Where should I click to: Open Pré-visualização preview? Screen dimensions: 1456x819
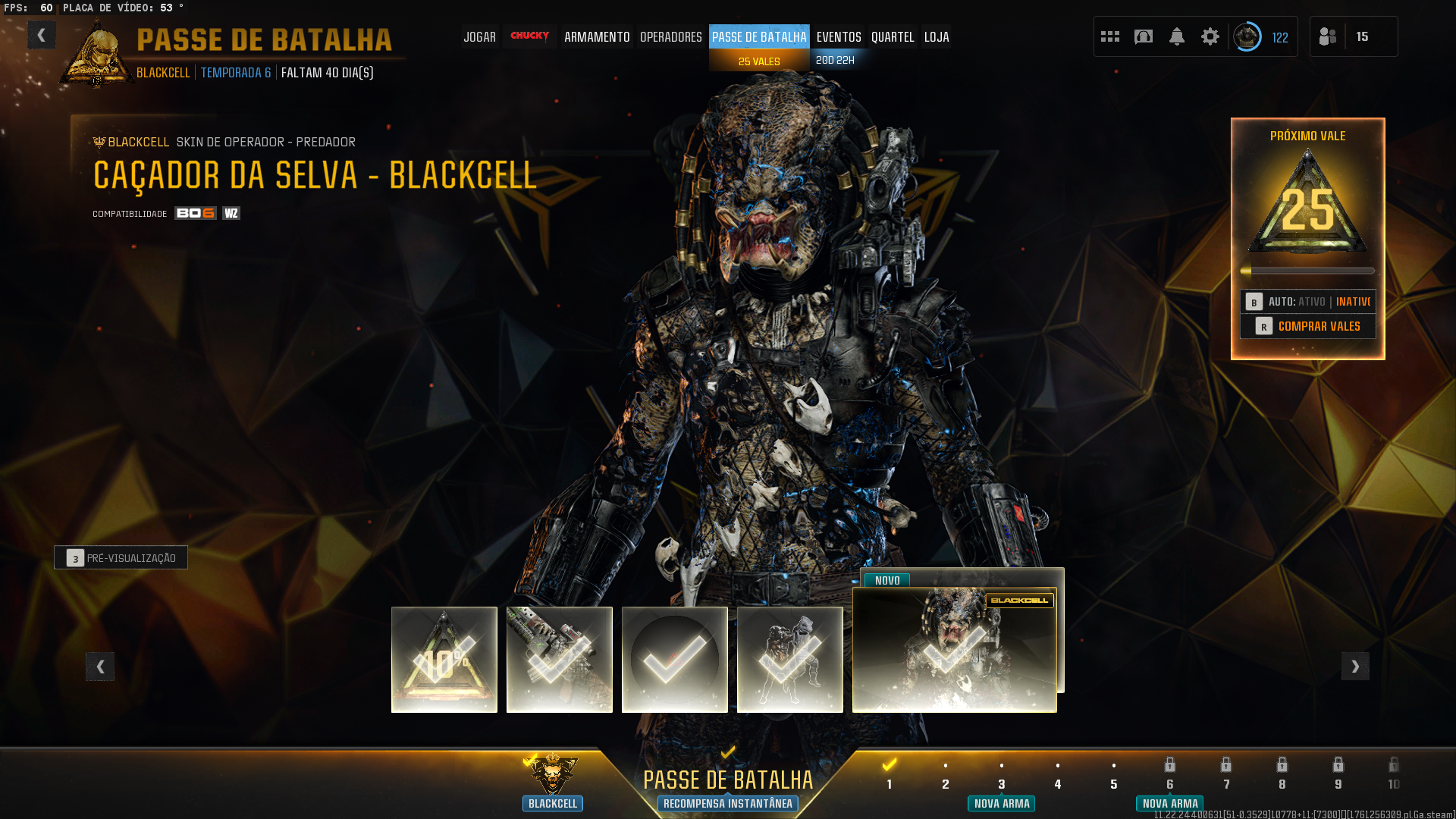coord(121,558)
